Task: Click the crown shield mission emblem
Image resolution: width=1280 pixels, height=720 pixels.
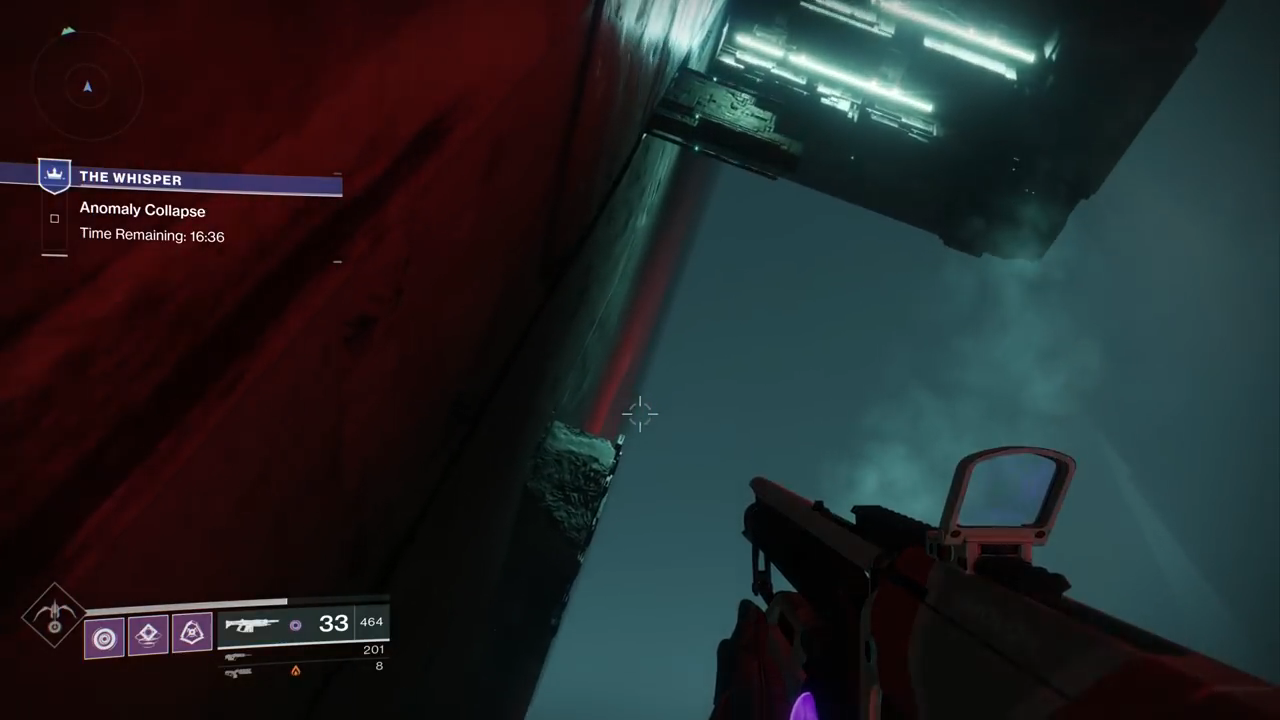Action: (54, 176)
